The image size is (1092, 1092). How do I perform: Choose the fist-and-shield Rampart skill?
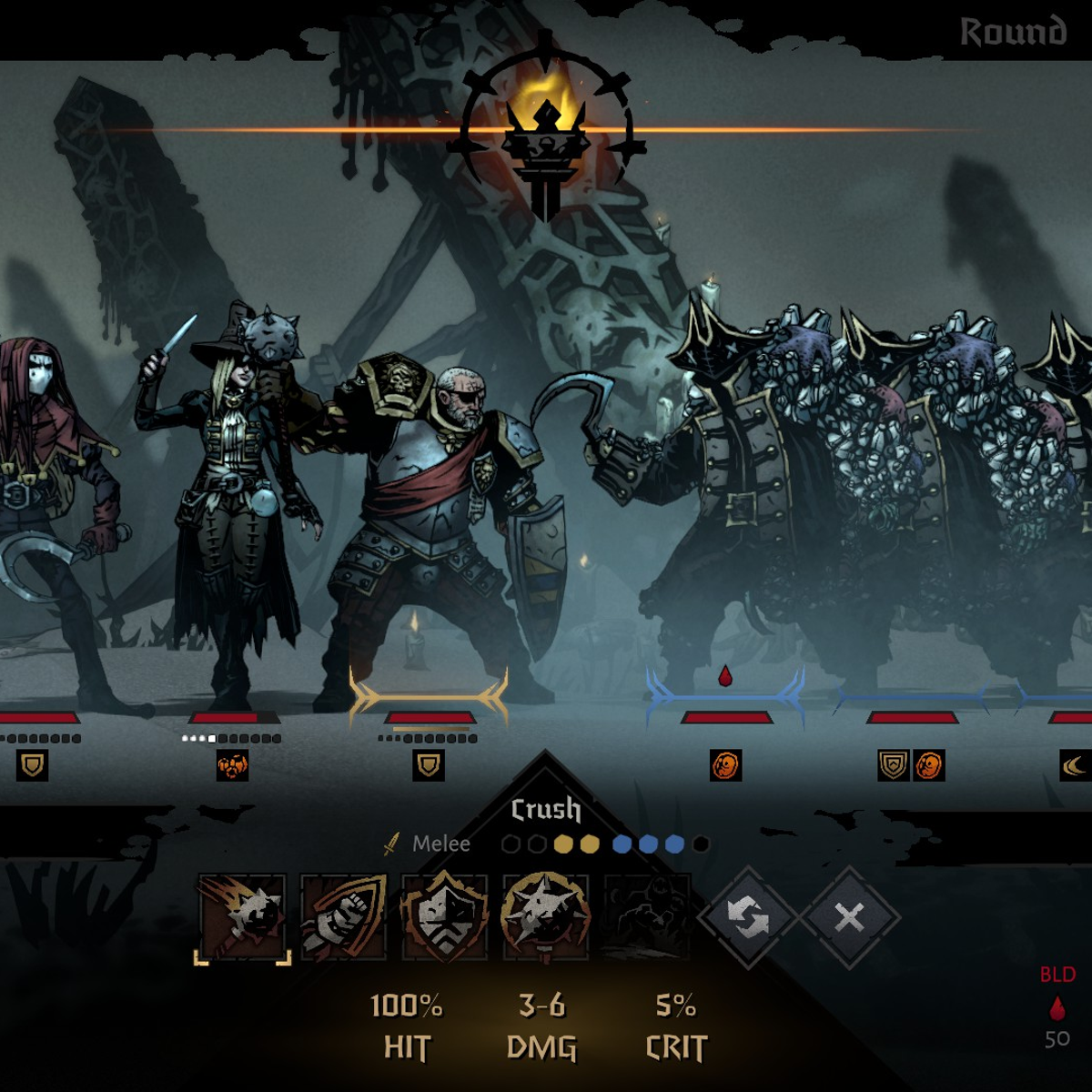[x=344, y=917]
